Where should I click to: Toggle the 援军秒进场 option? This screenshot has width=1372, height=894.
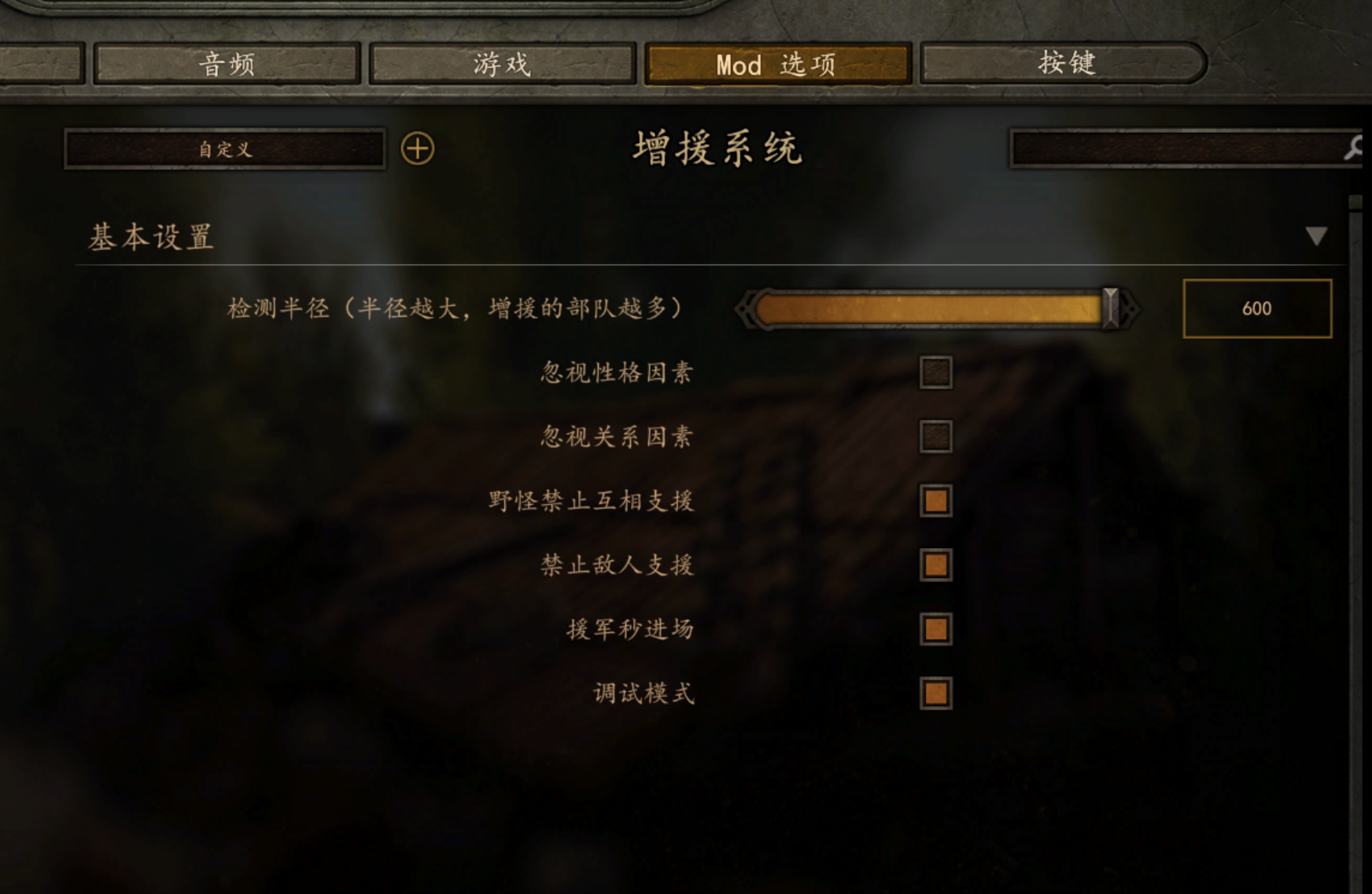click(935, 629)
